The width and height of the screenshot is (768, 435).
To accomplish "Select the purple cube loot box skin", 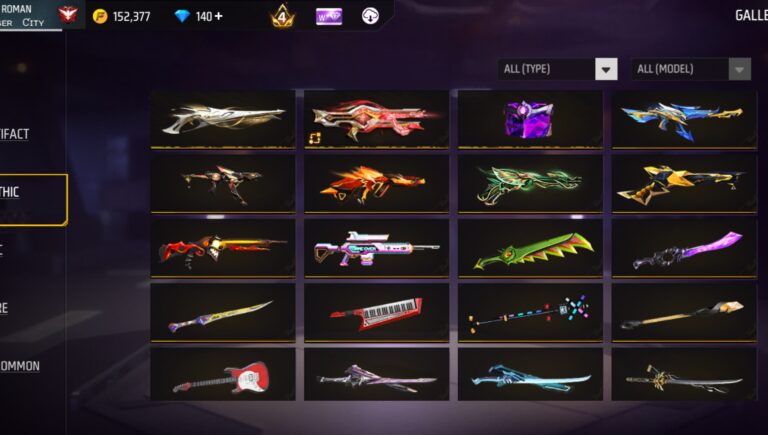I will pos(530,120).
